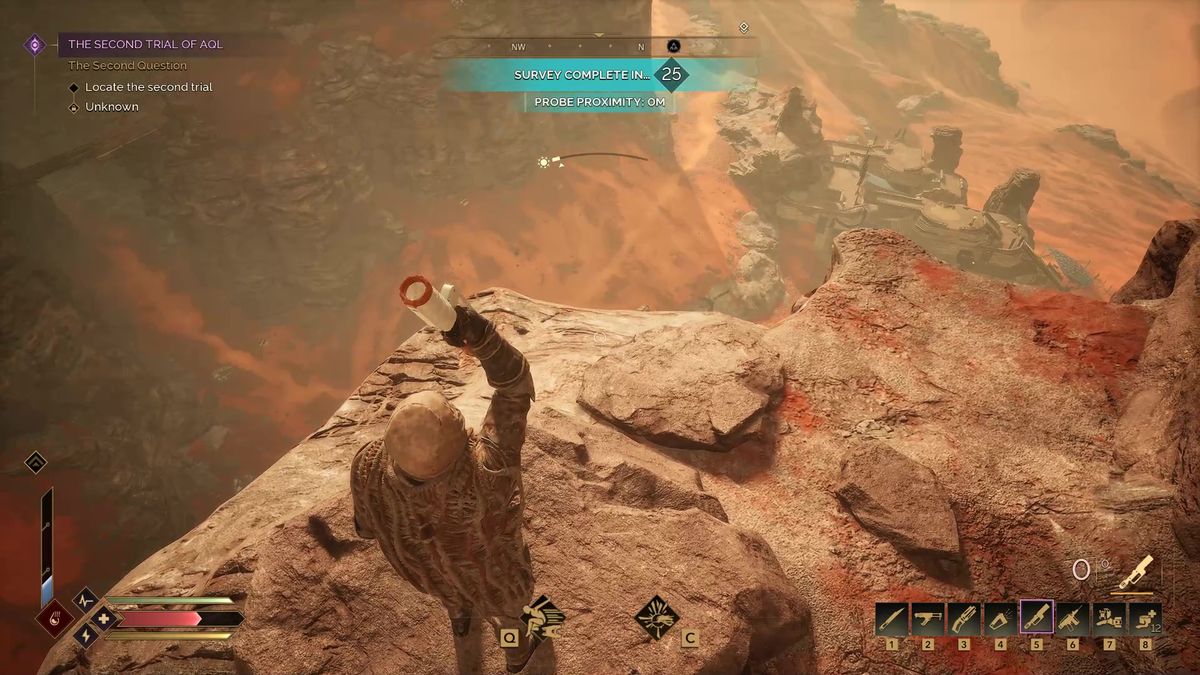Click the lightning bolt power icon

tap(85, 634)
